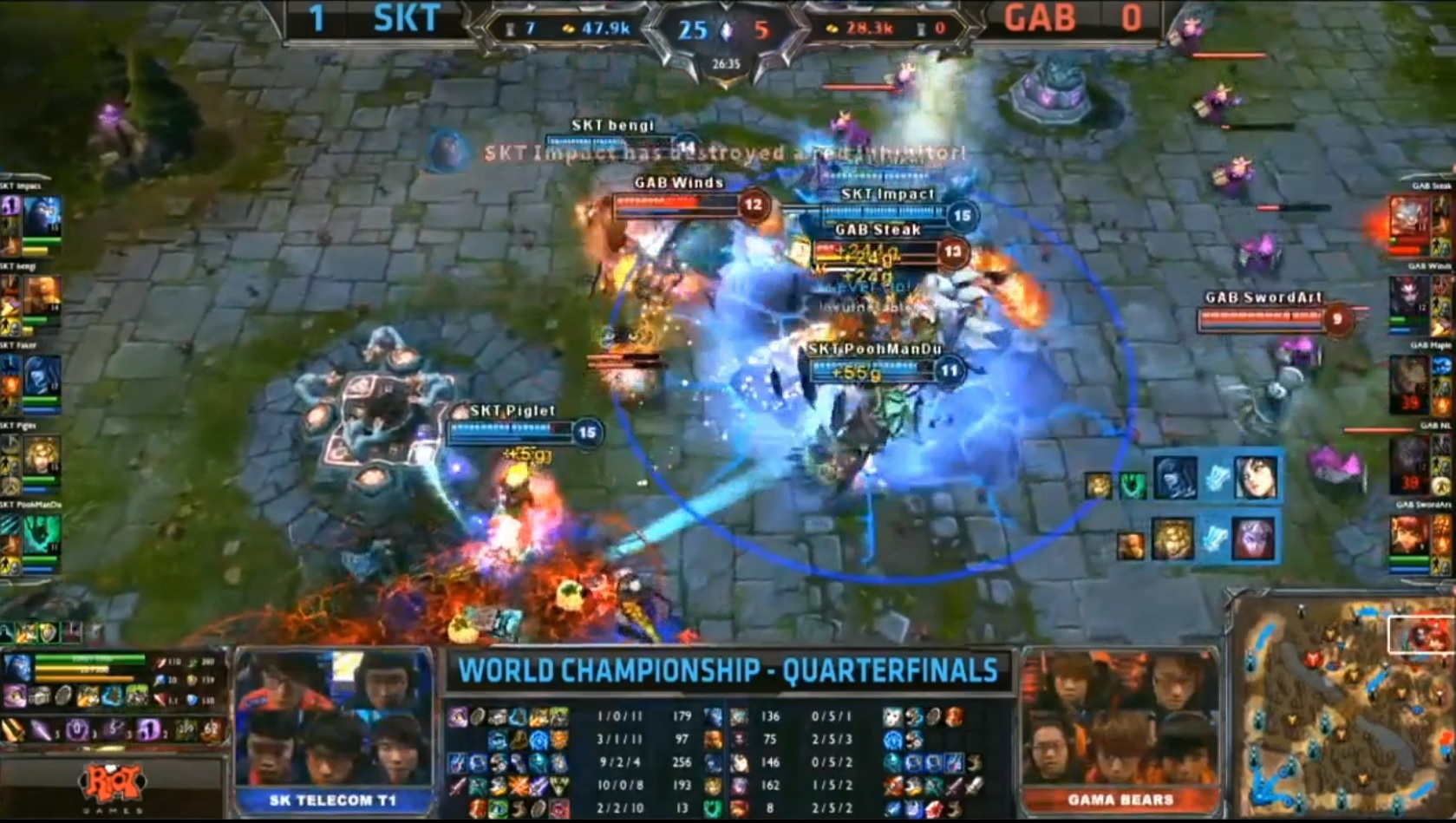
Task: Click the World Championship Quarterfinals scoreboard header
Action: (x=728, y=671)
